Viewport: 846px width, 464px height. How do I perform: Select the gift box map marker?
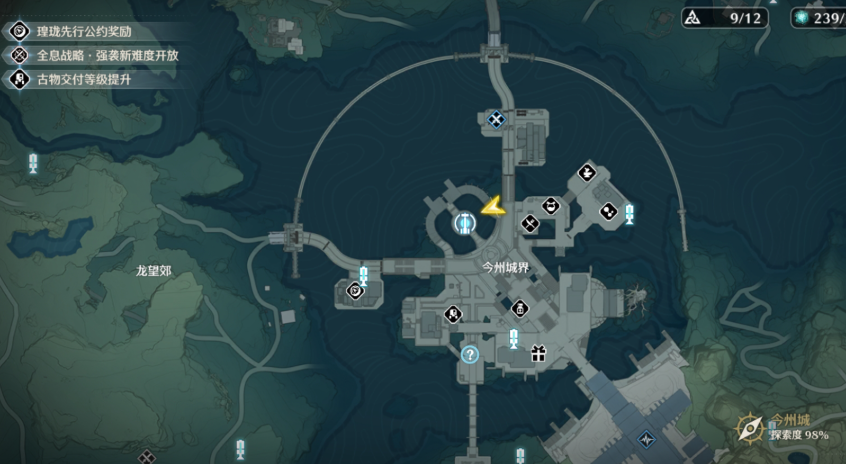coord(538,352)
